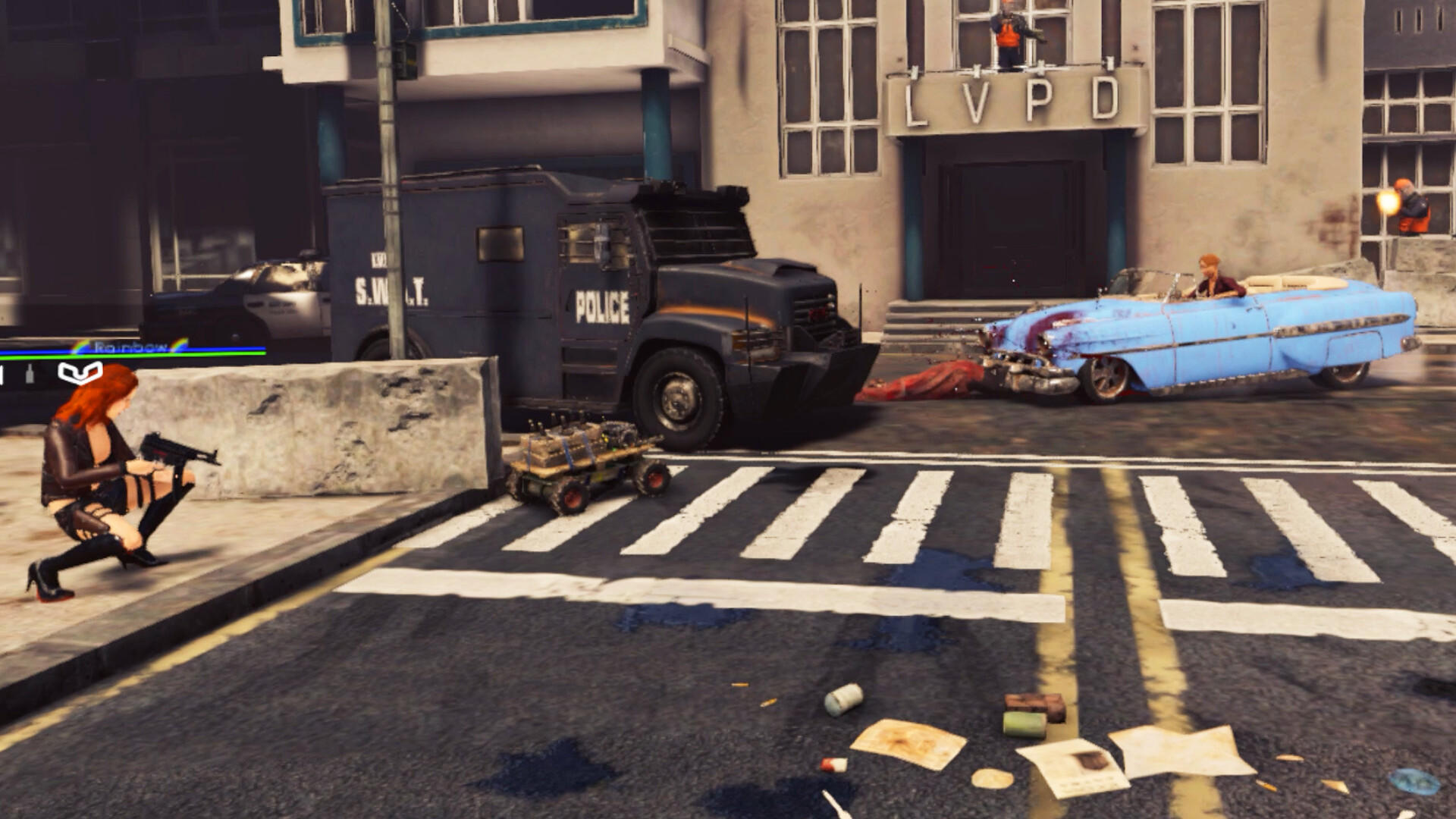Click the bottle item icon in the HUD
Screen dimensions: 1456x819
point(30,373)
